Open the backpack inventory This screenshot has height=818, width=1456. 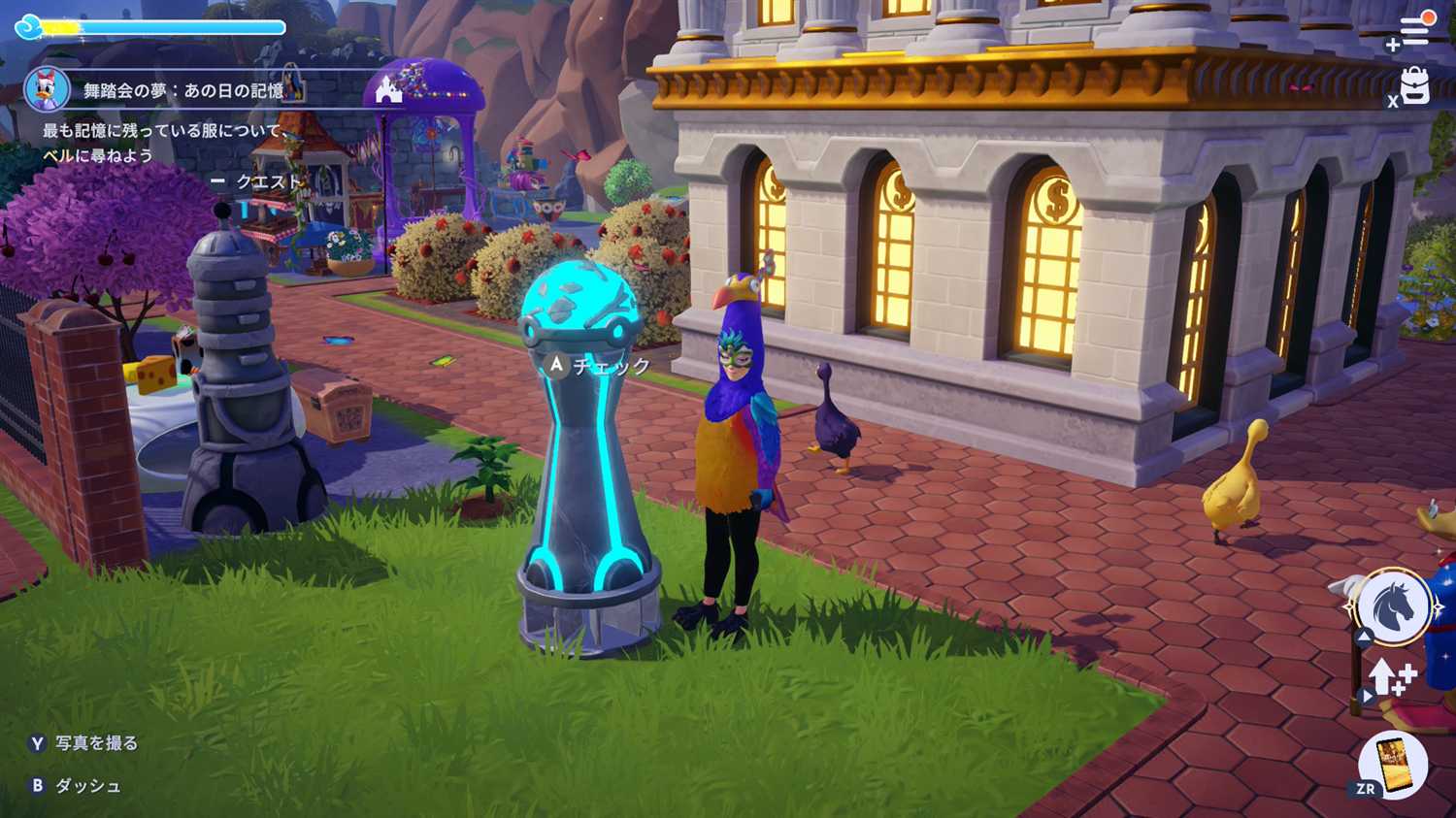tap(1415, 85)
